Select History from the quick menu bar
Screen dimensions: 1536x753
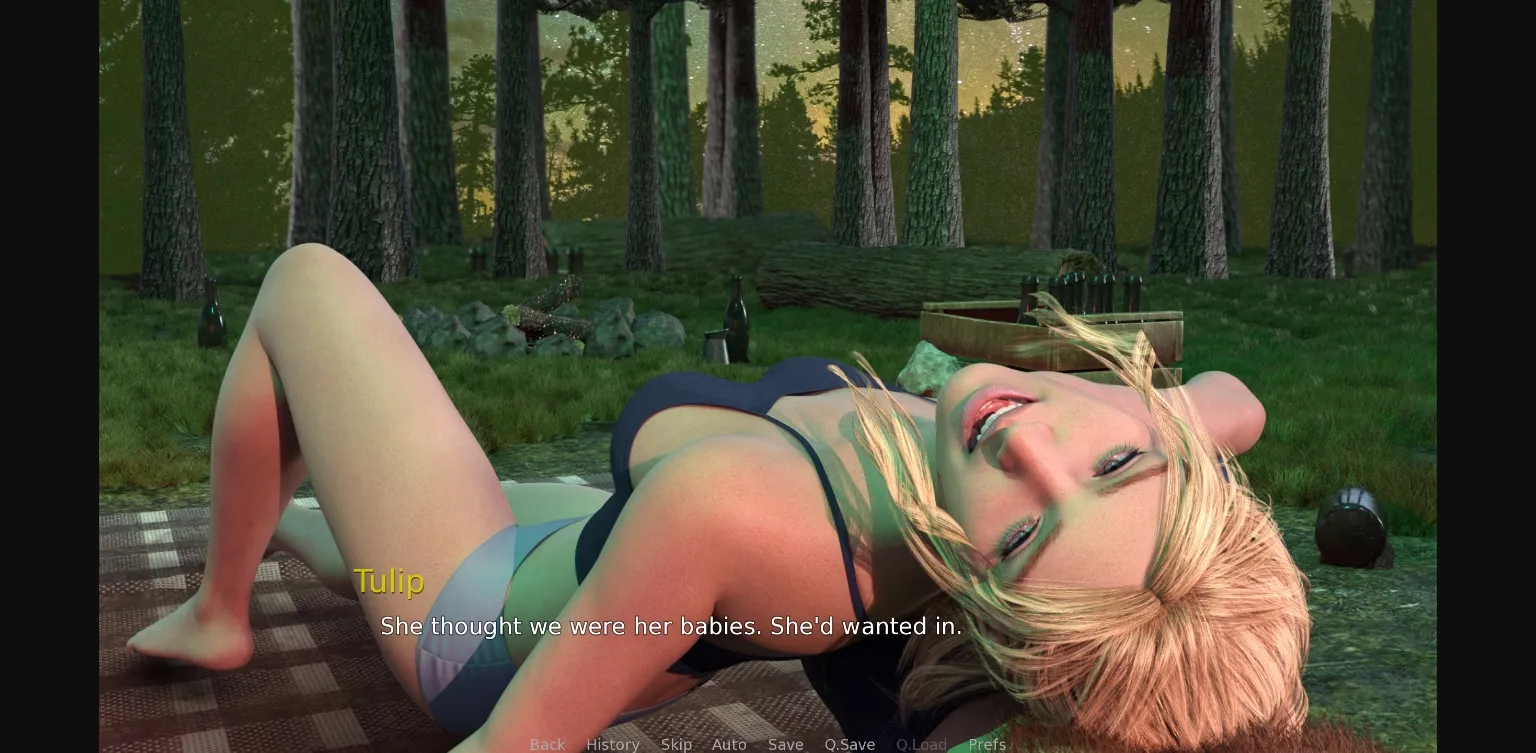(613, 744)
